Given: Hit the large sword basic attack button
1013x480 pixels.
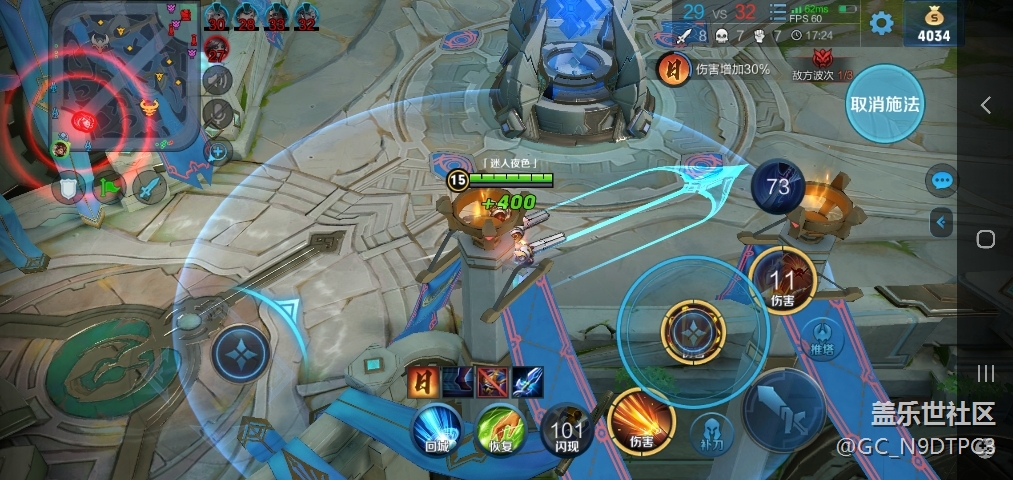Looking at the screenshot, I should [783, 409].
